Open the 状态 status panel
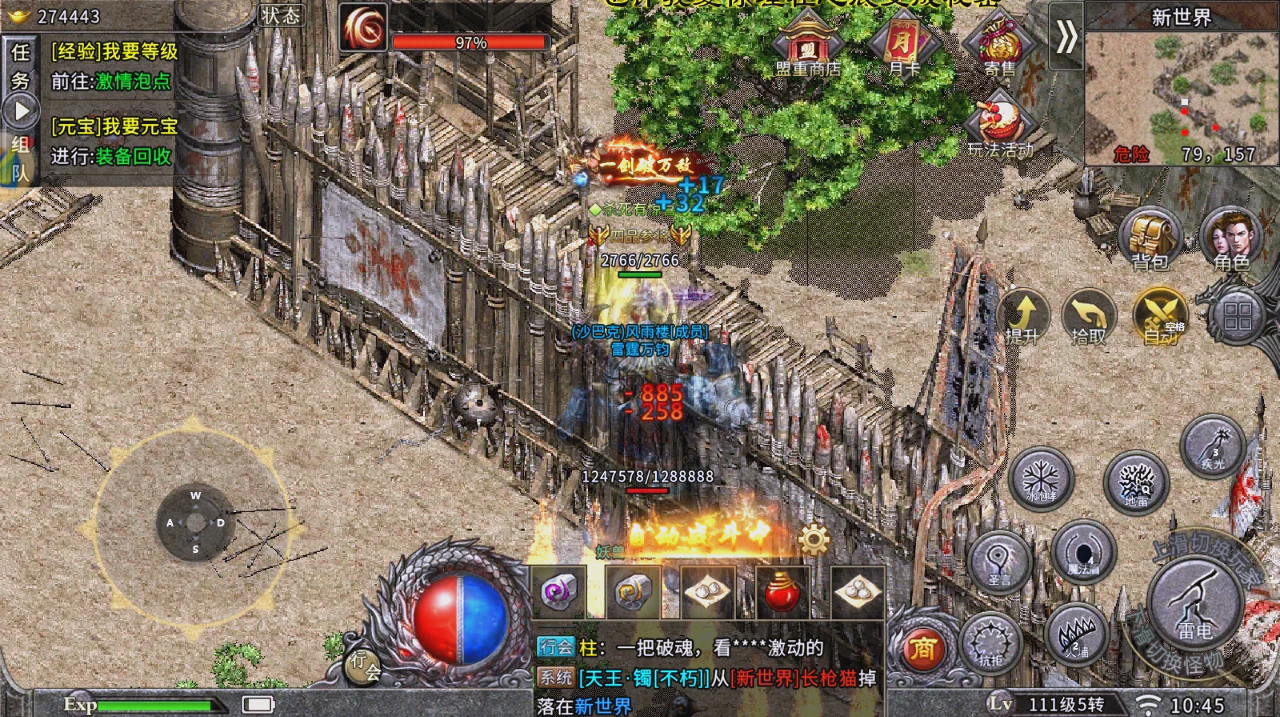The image size is (1280, 717). coord(280,15)
